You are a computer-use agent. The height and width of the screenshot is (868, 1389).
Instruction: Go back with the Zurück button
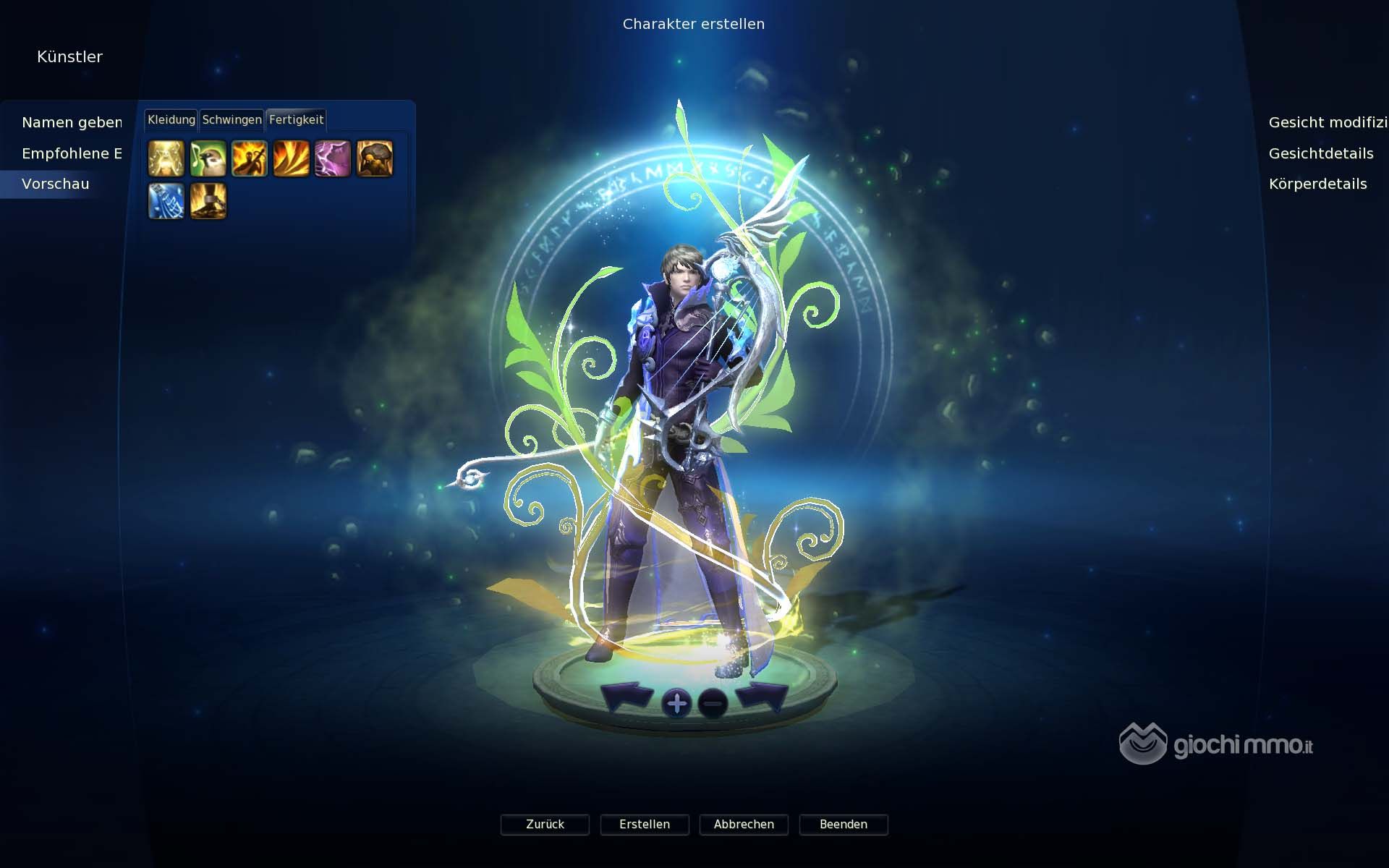pos(545,825)
